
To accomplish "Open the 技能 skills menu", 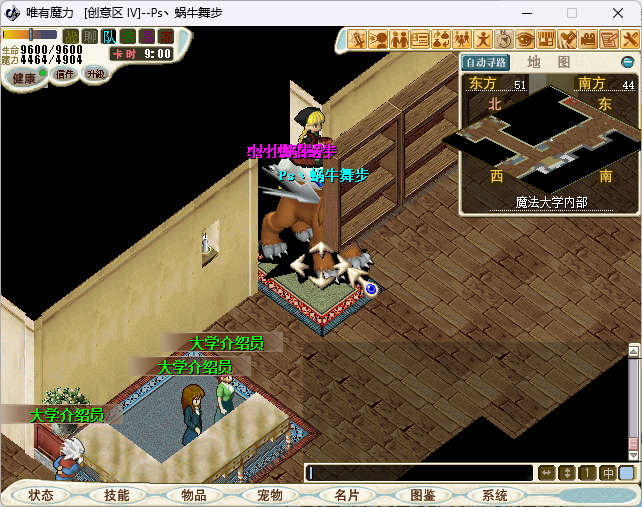I will [x=116, y=495].
